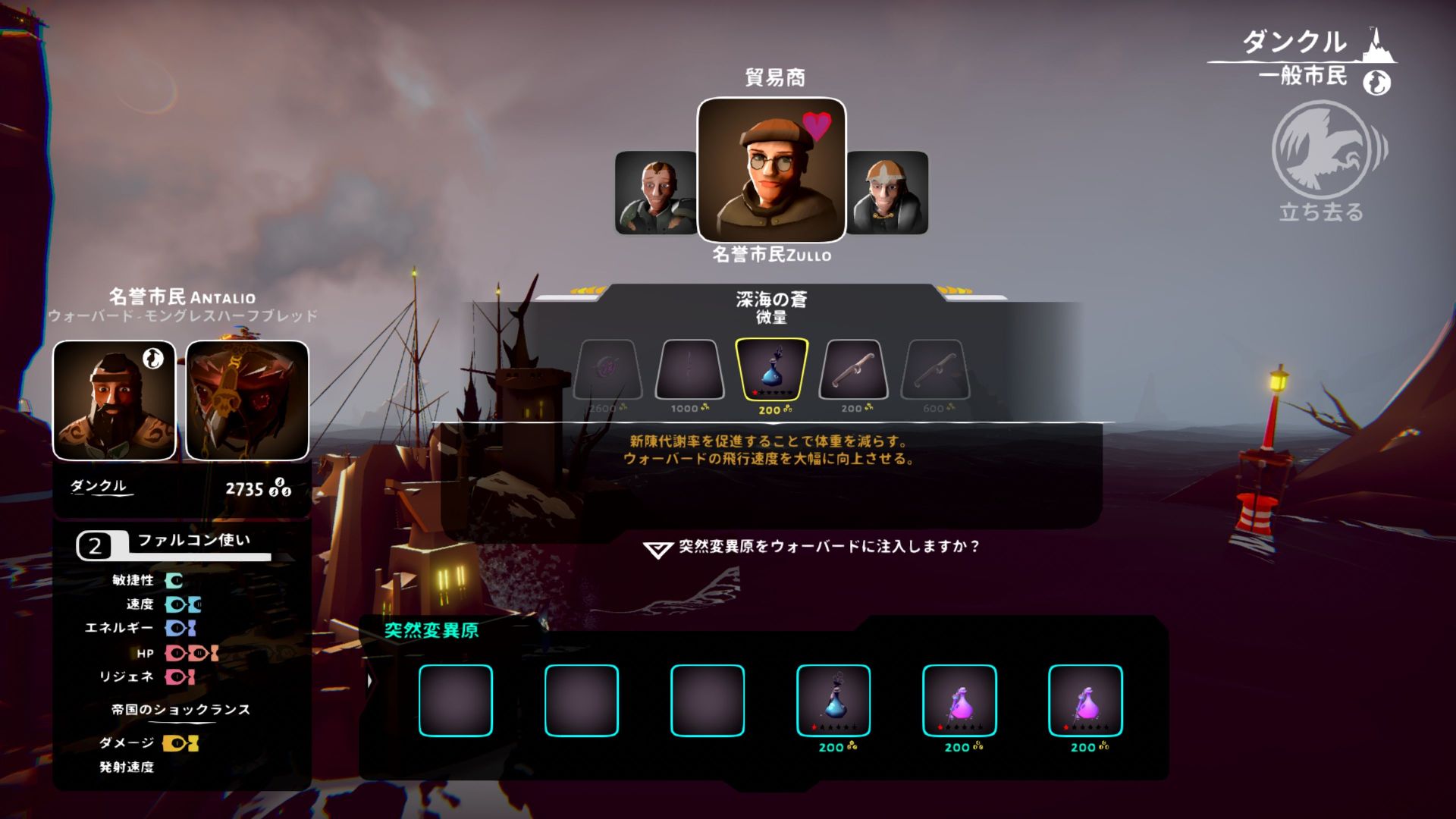Select the highlighted blue potion in the trader's stock
Screen dimensions: 1456x819
coord(771,369)
